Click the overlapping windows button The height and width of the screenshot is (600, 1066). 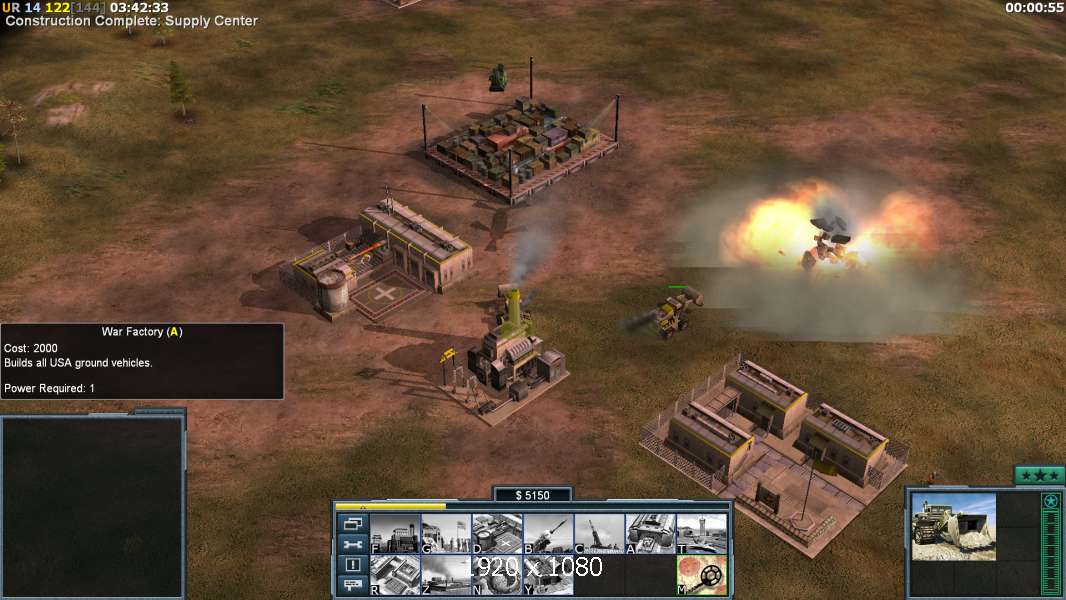(352, 523)
